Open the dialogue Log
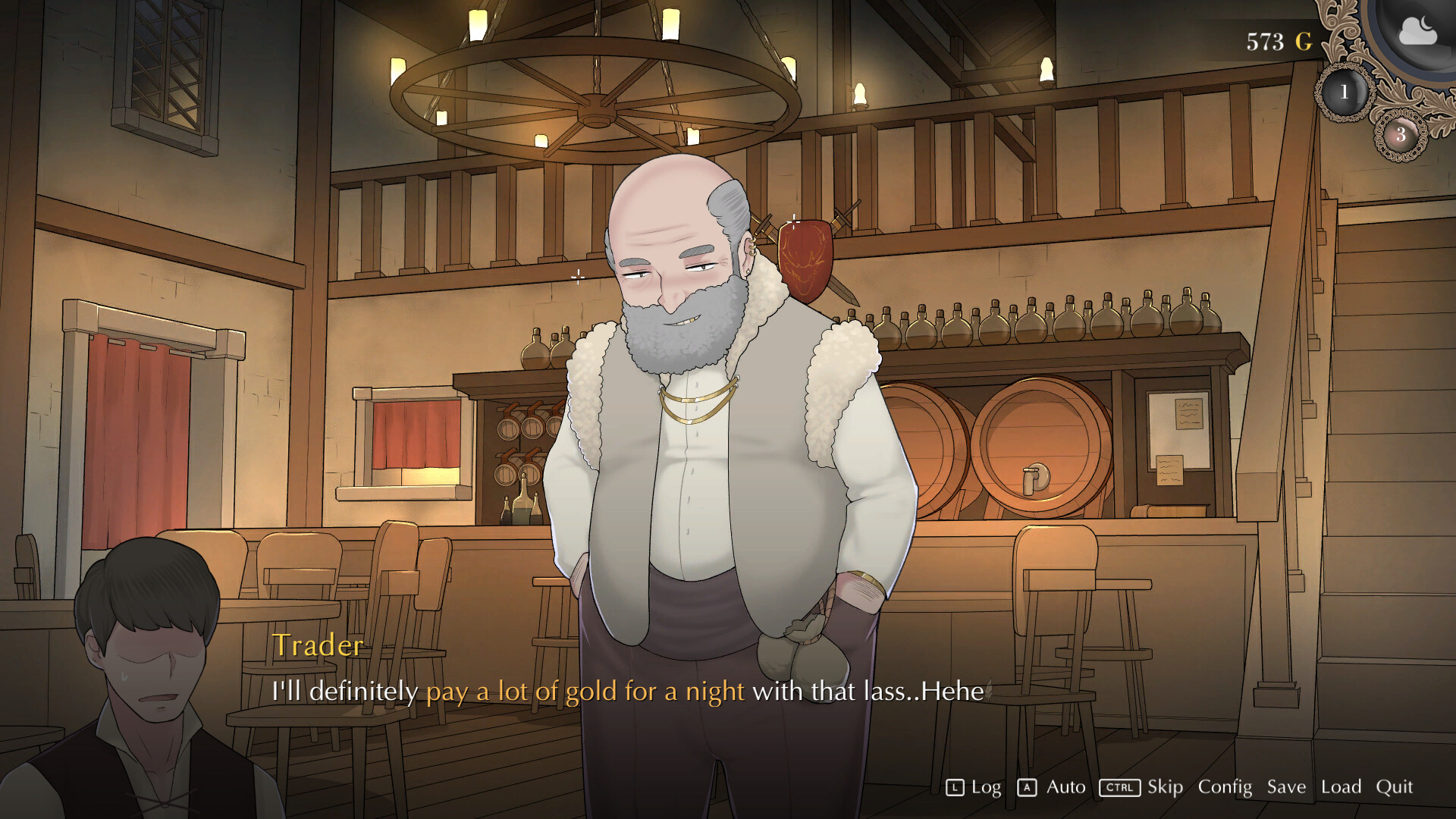 (x=974, y=787)
